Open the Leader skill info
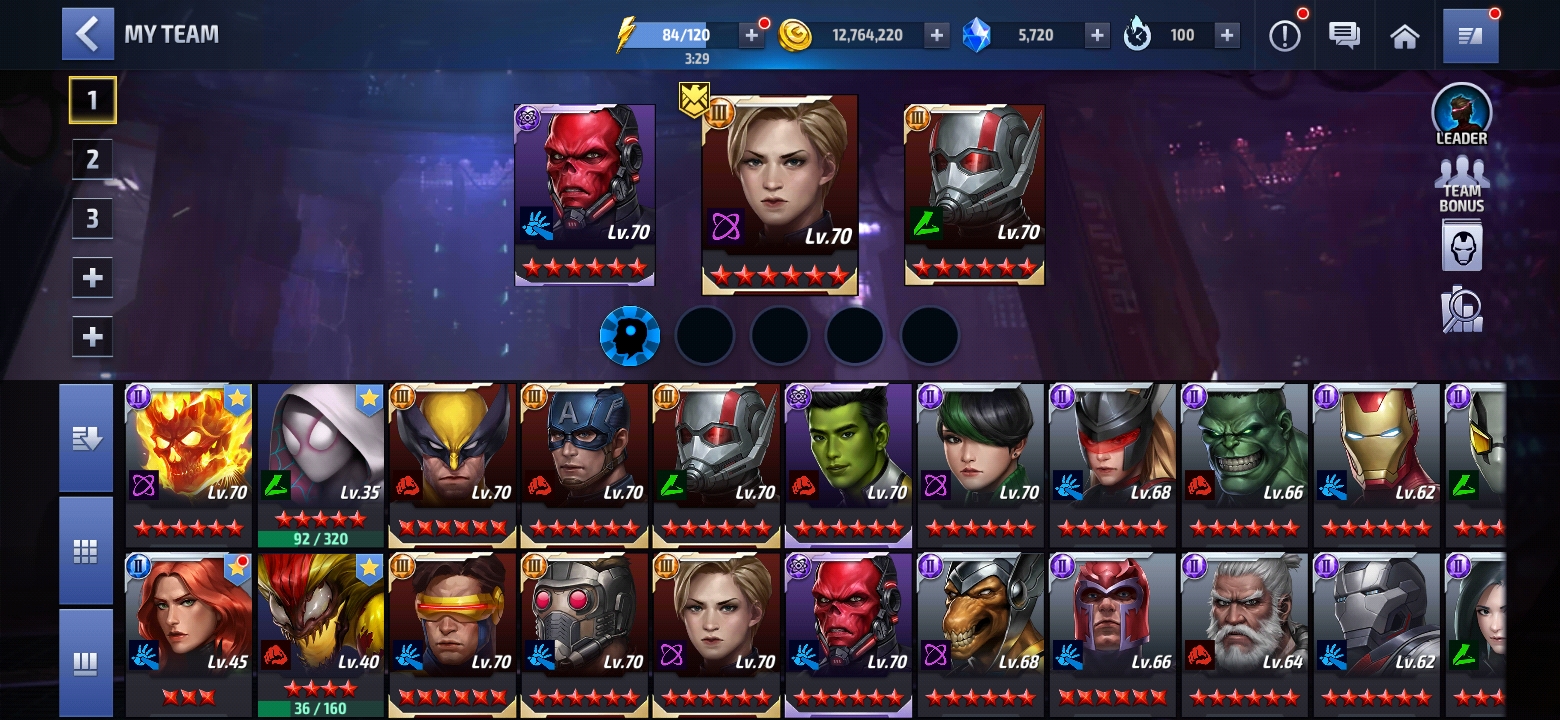This screenshot has width=1560, height=720. tap(1461, 114)
